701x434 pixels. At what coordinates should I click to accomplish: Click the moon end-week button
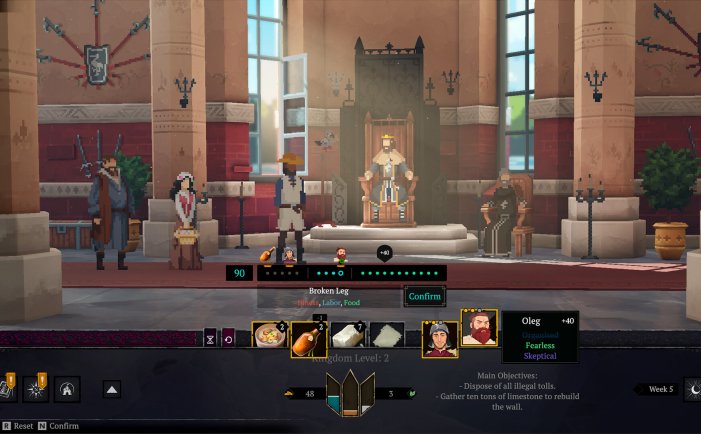(x=692, y=390)
